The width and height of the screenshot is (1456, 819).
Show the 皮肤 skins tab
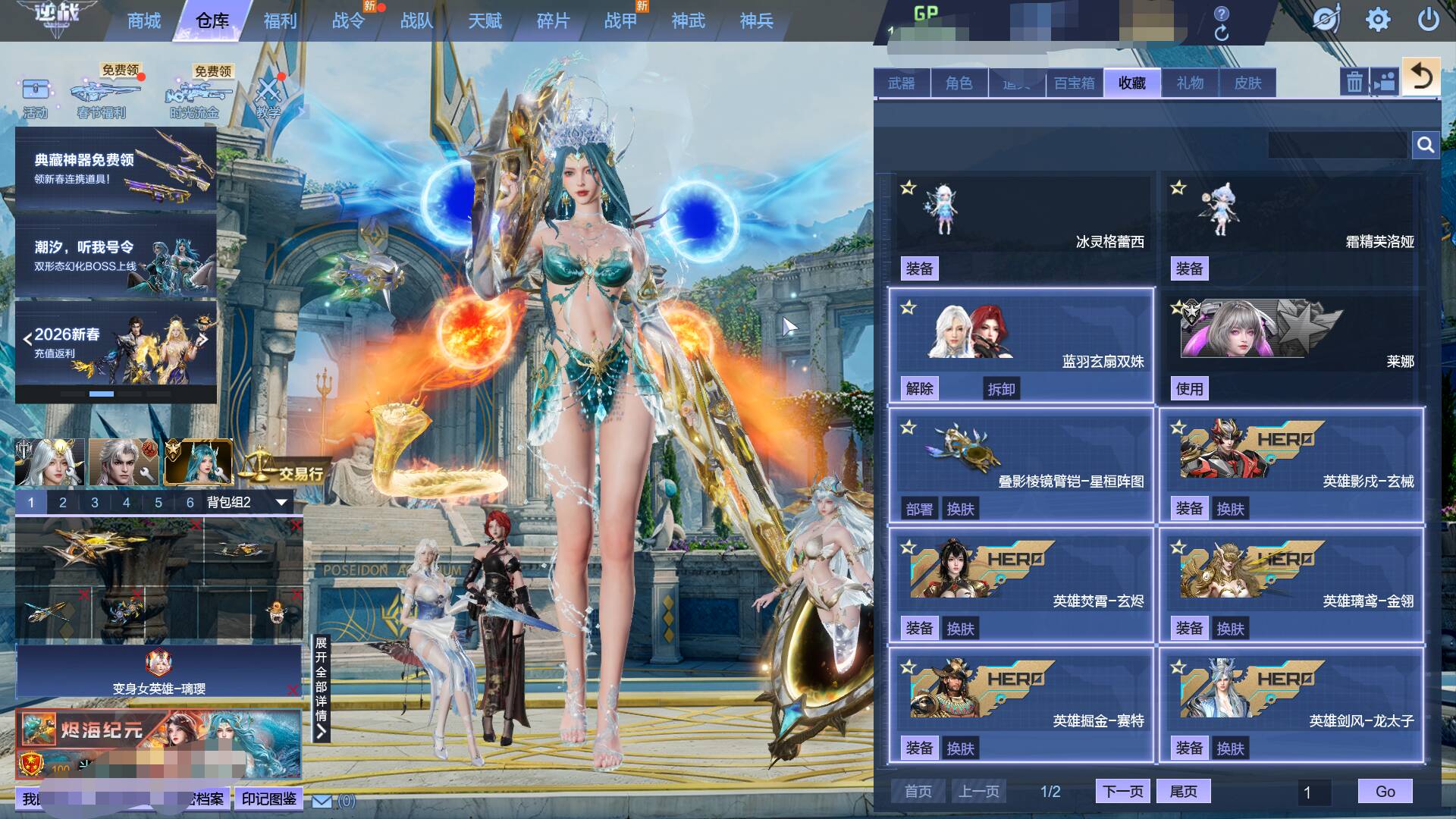[x=1247, y=83]
